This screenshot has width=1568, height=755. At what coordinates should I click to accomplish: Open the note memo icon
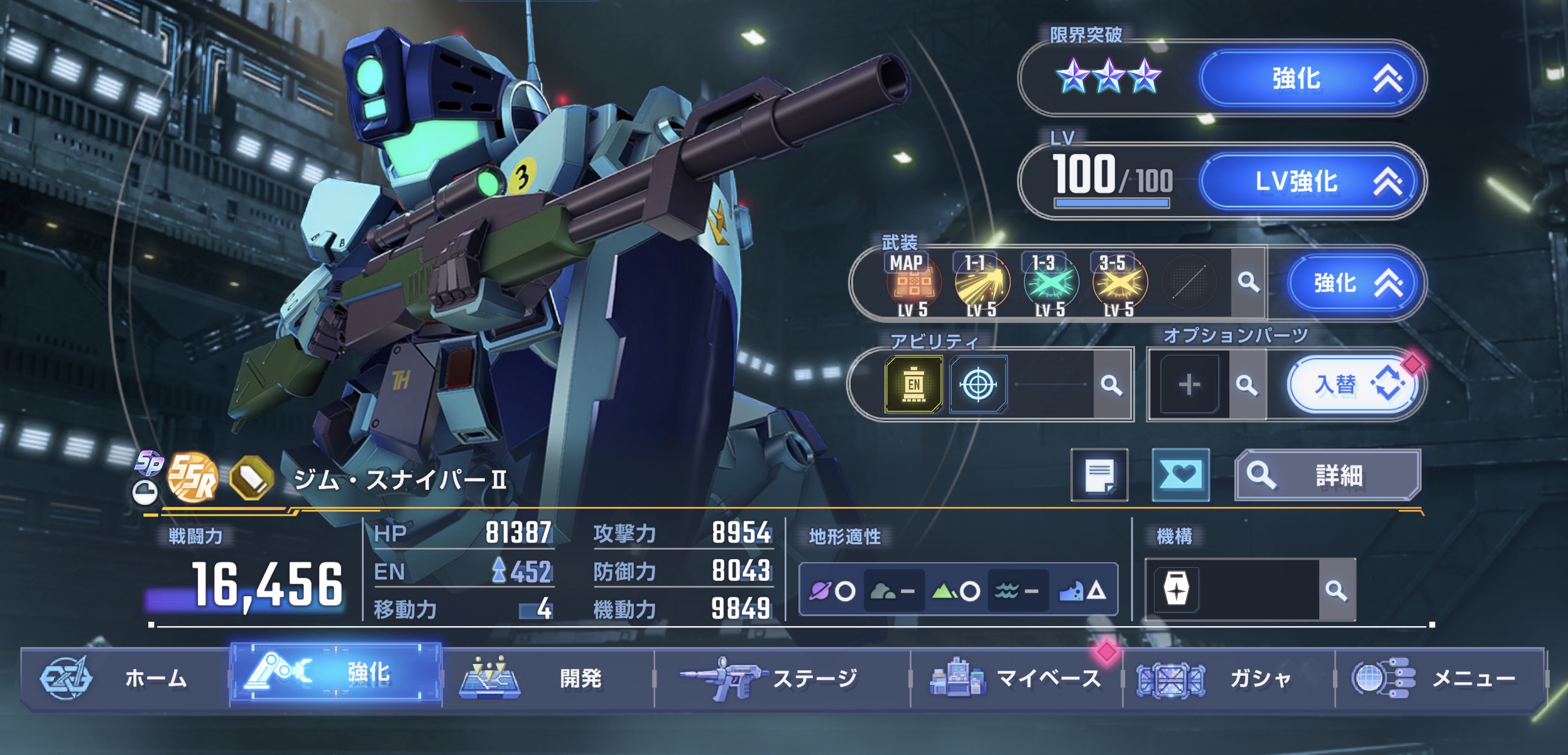point(1099,475)
